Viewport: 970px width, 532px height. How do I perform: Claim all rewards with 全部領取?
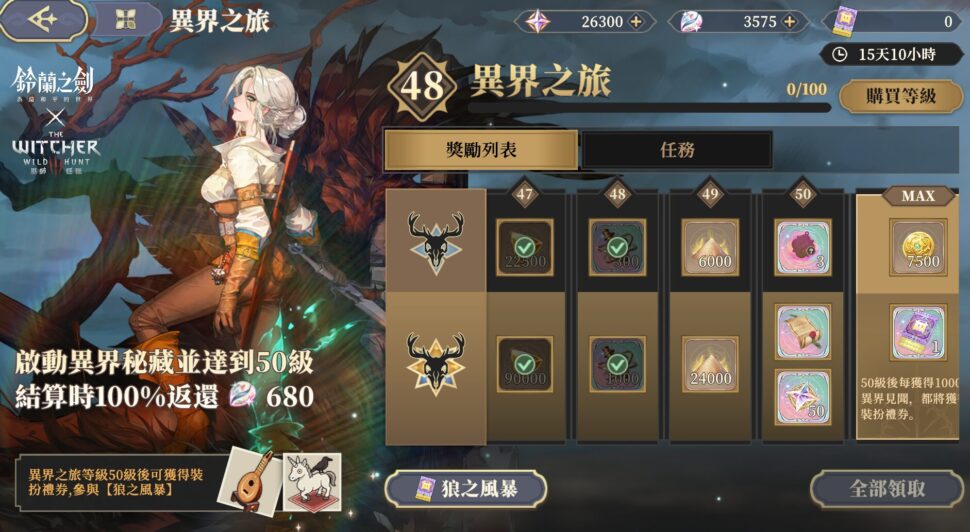[886, 489]
